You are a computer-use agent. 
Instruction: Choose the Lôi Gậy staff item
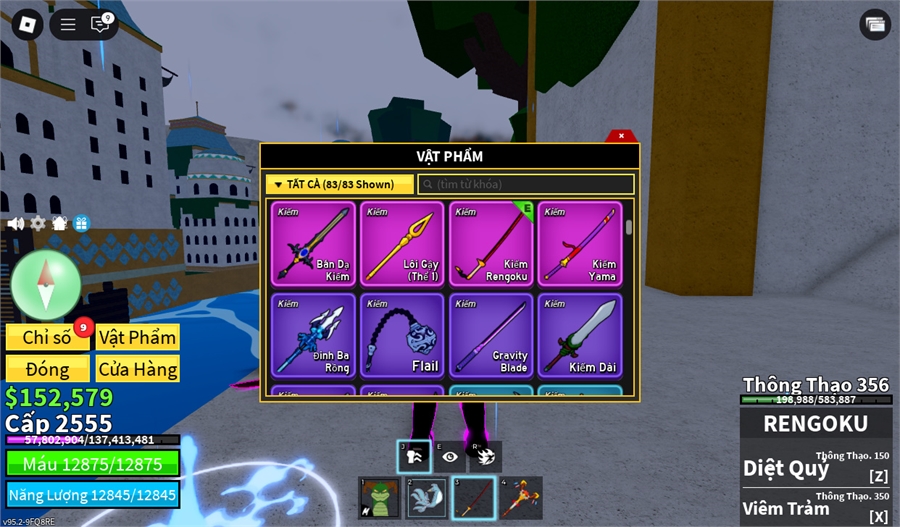[402, 243]
